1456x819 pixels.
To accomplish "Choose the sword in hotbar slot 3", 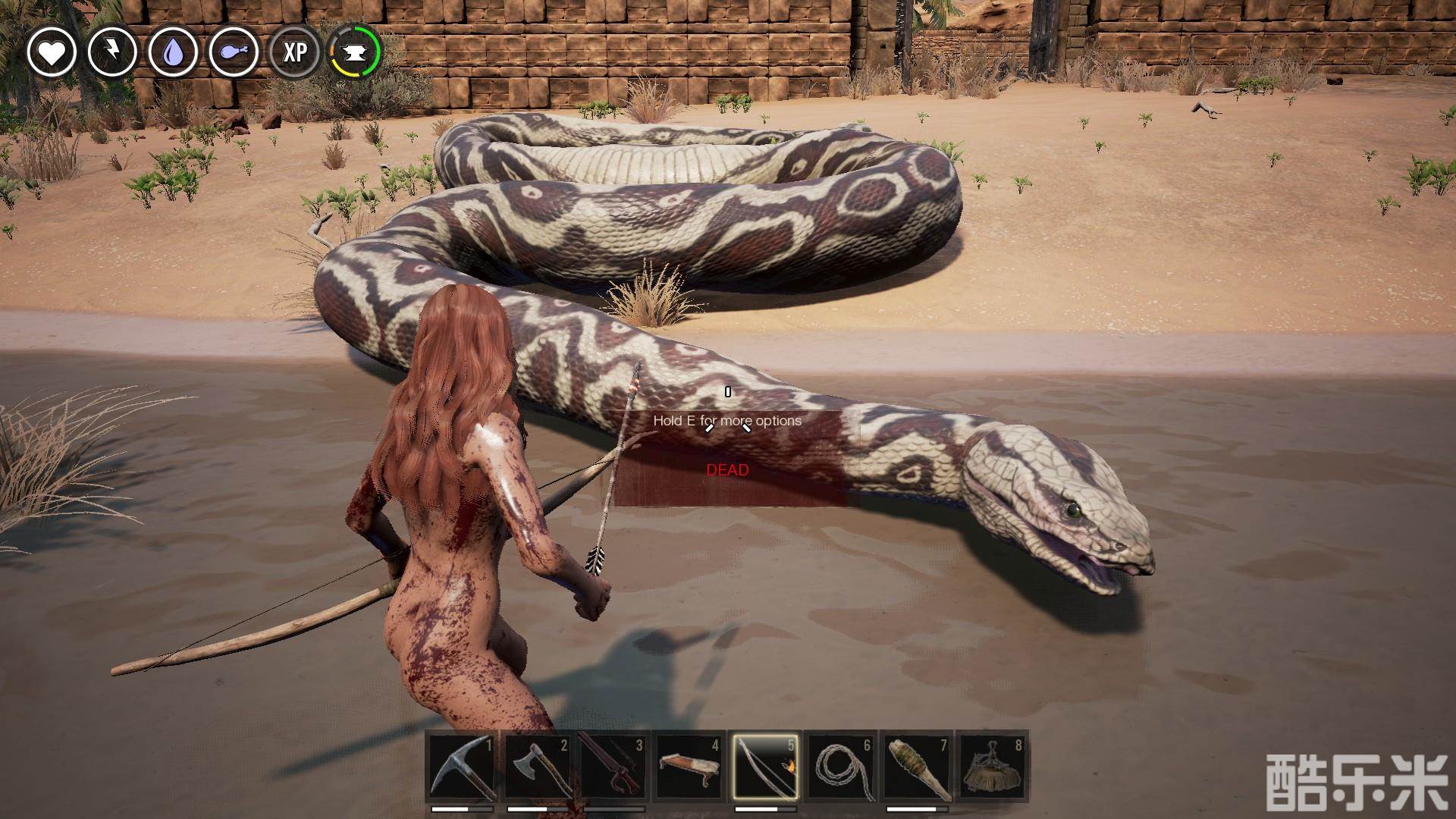I will point(613,767).
